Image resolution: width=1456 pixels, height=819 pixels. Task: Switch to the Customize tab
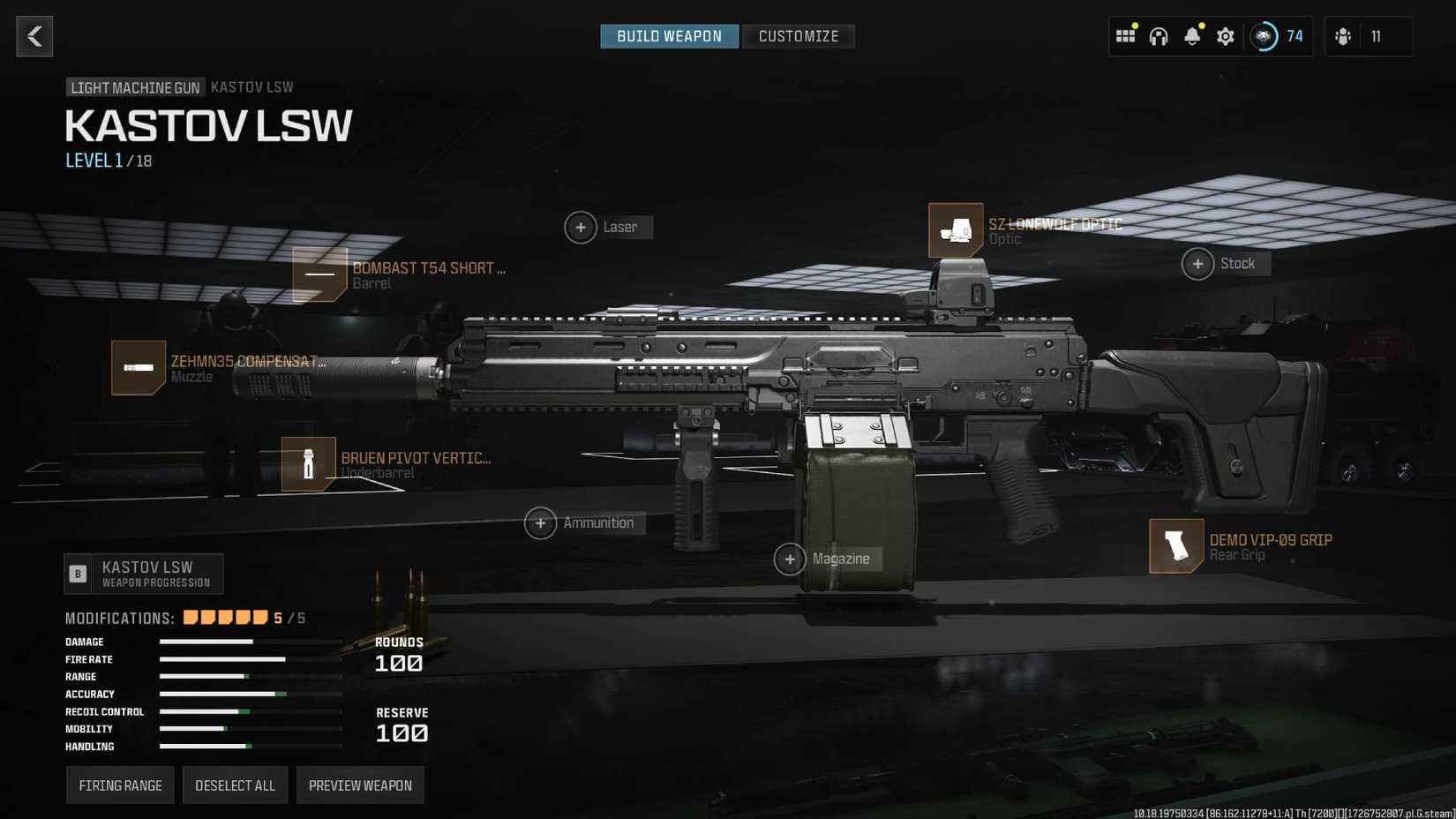[799, 36]
